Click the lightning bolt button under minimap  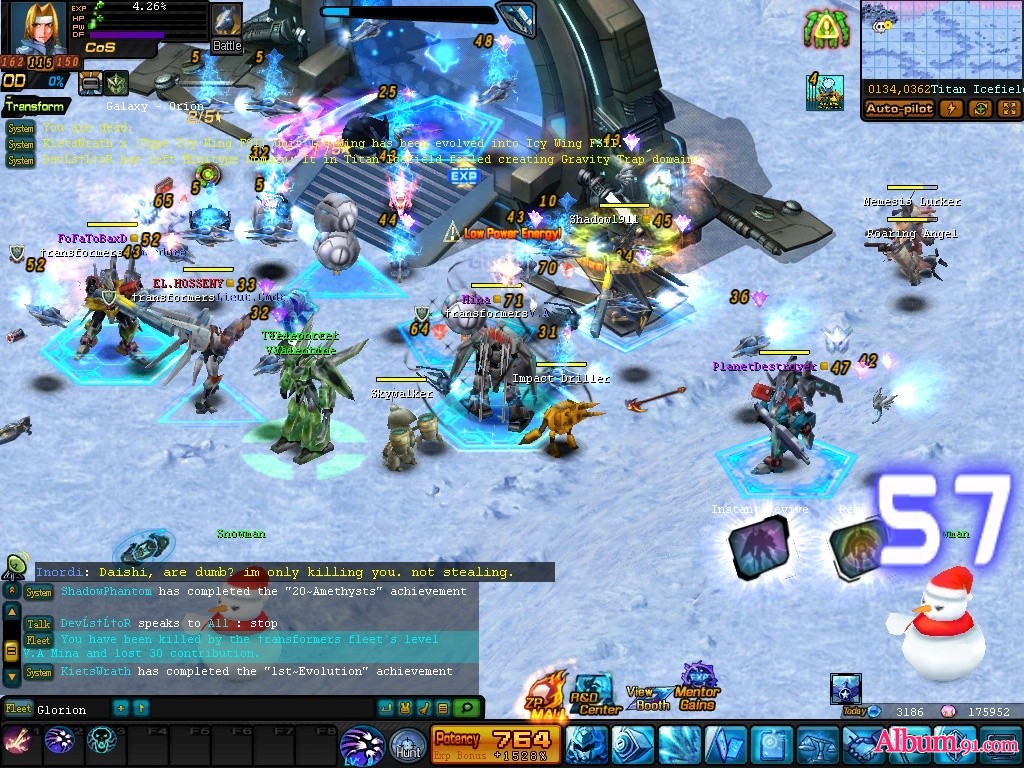[x=950, y=109]
